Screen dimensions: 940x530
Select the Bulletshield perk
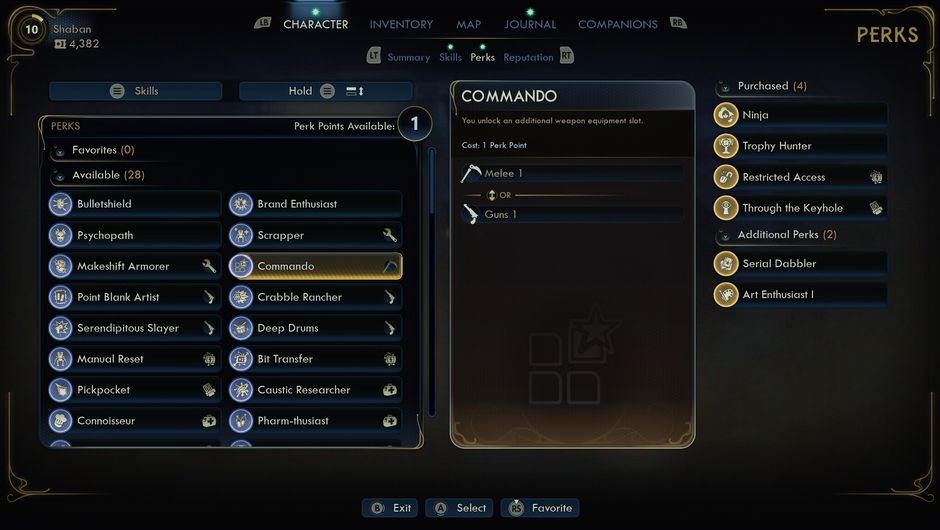(135, 204)
